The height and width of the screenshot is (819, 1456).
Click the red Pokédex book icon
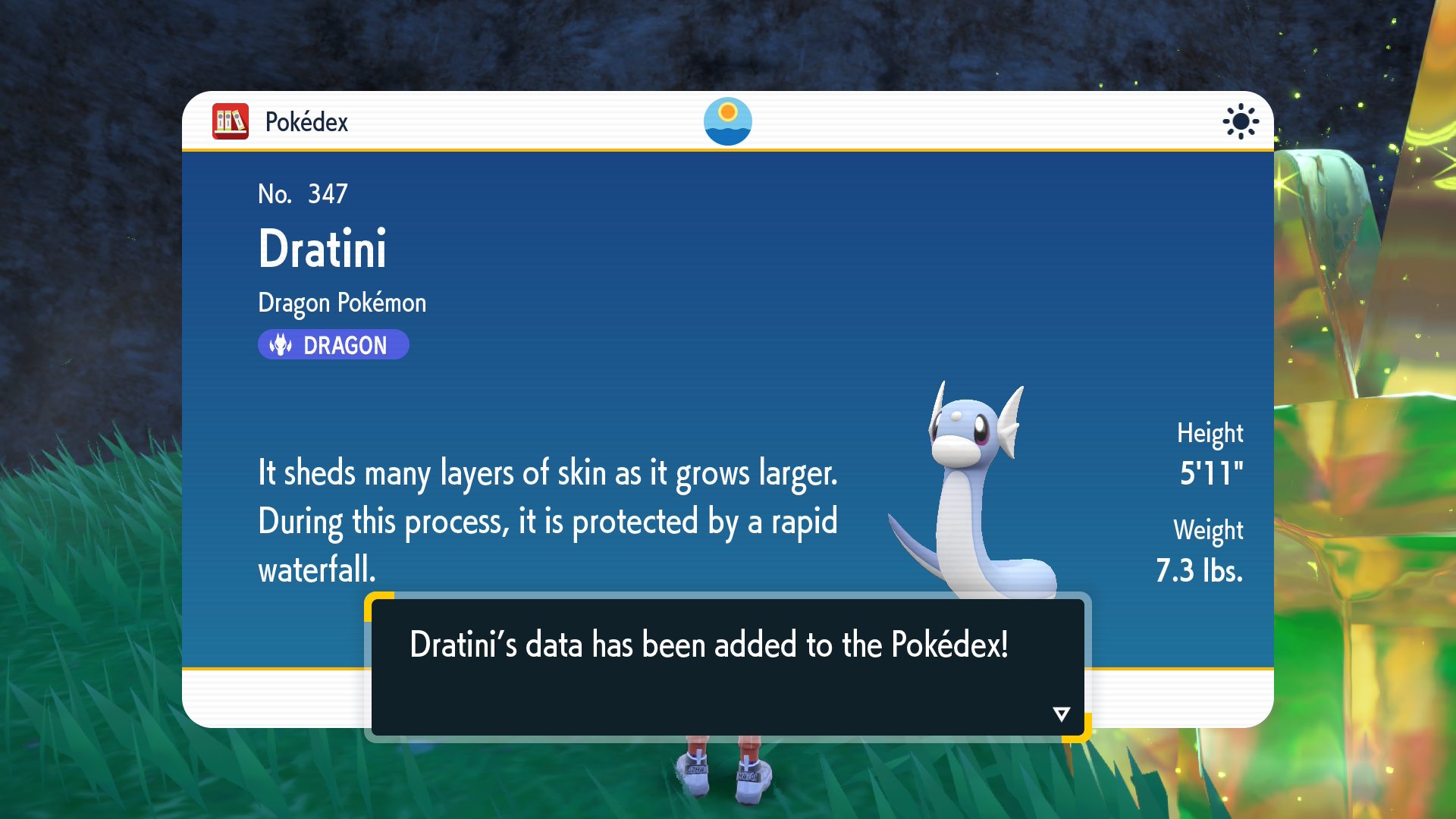231,121
